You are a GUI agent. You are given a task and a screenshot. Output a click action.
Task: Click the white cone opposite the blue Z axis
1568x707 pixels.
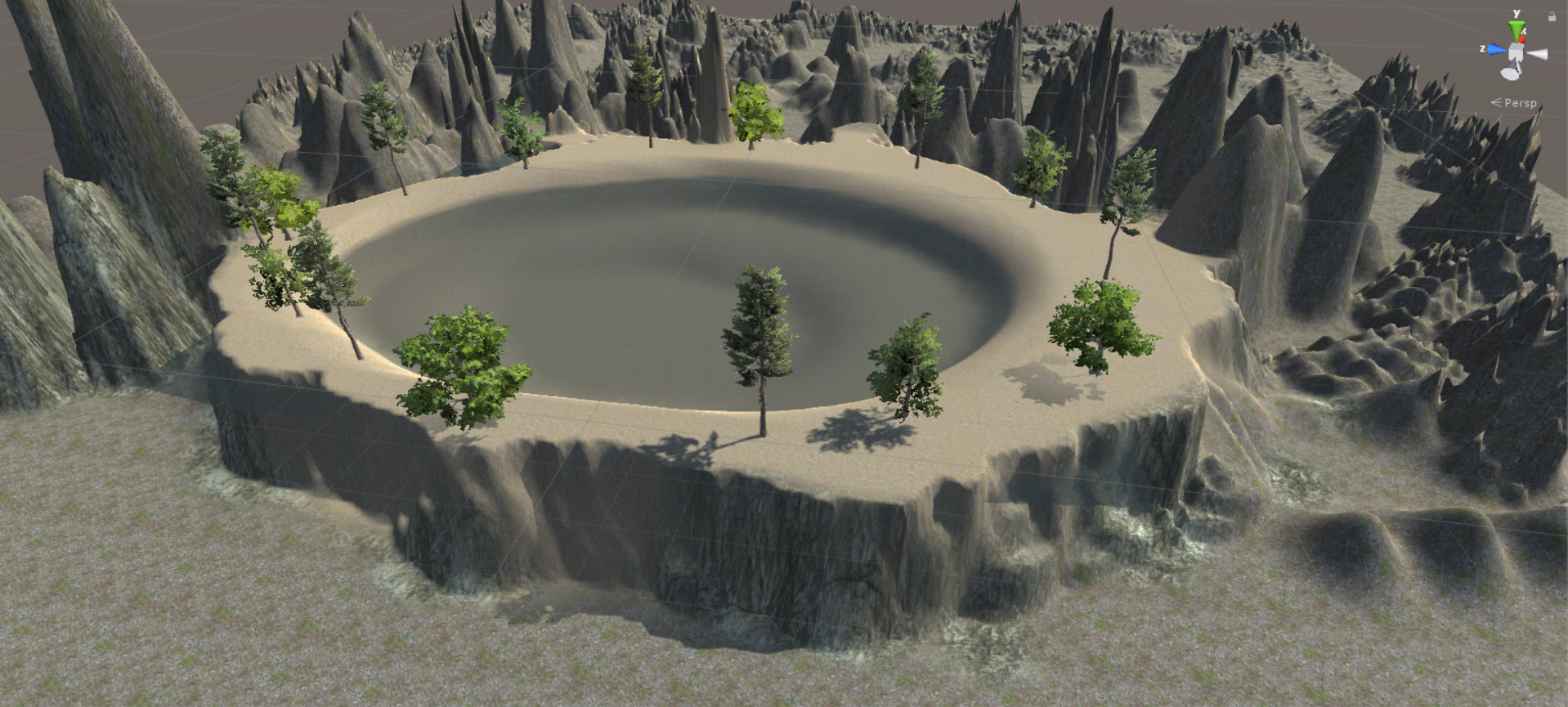point(1538,53)
